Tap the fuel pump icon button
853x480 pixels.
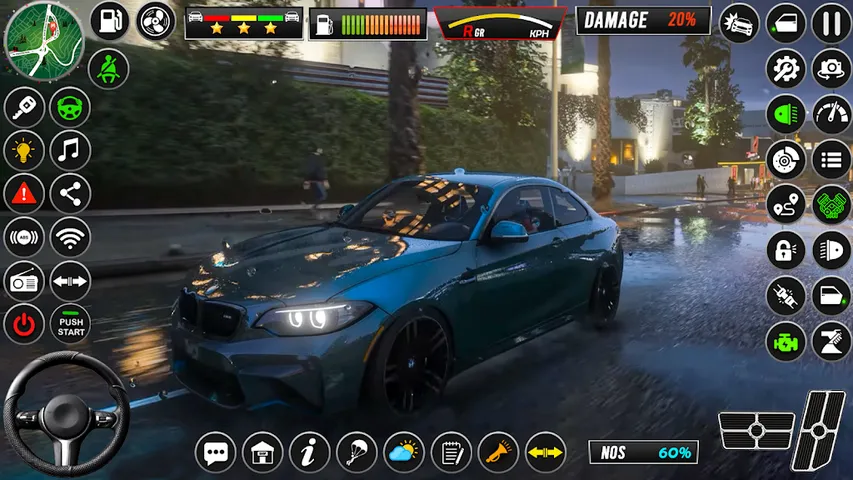click(110, 21)
